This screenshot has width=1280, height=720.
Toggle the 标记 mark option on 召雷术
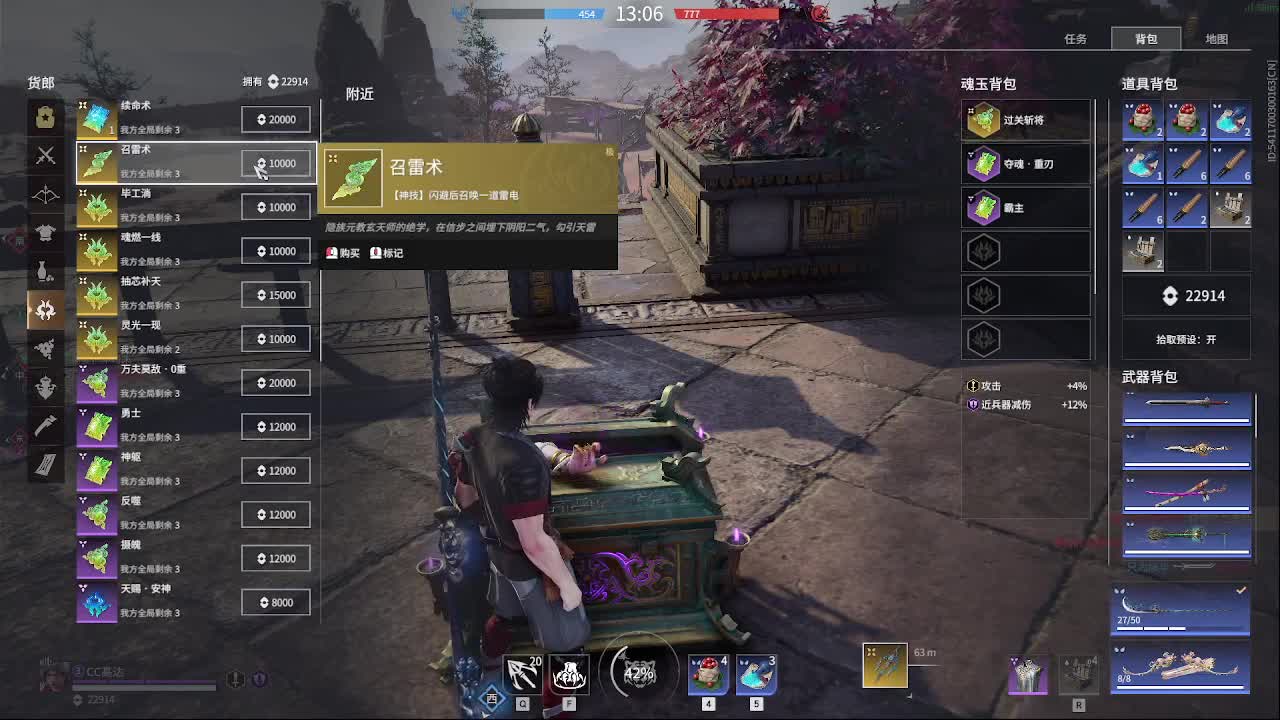(388, 253)
